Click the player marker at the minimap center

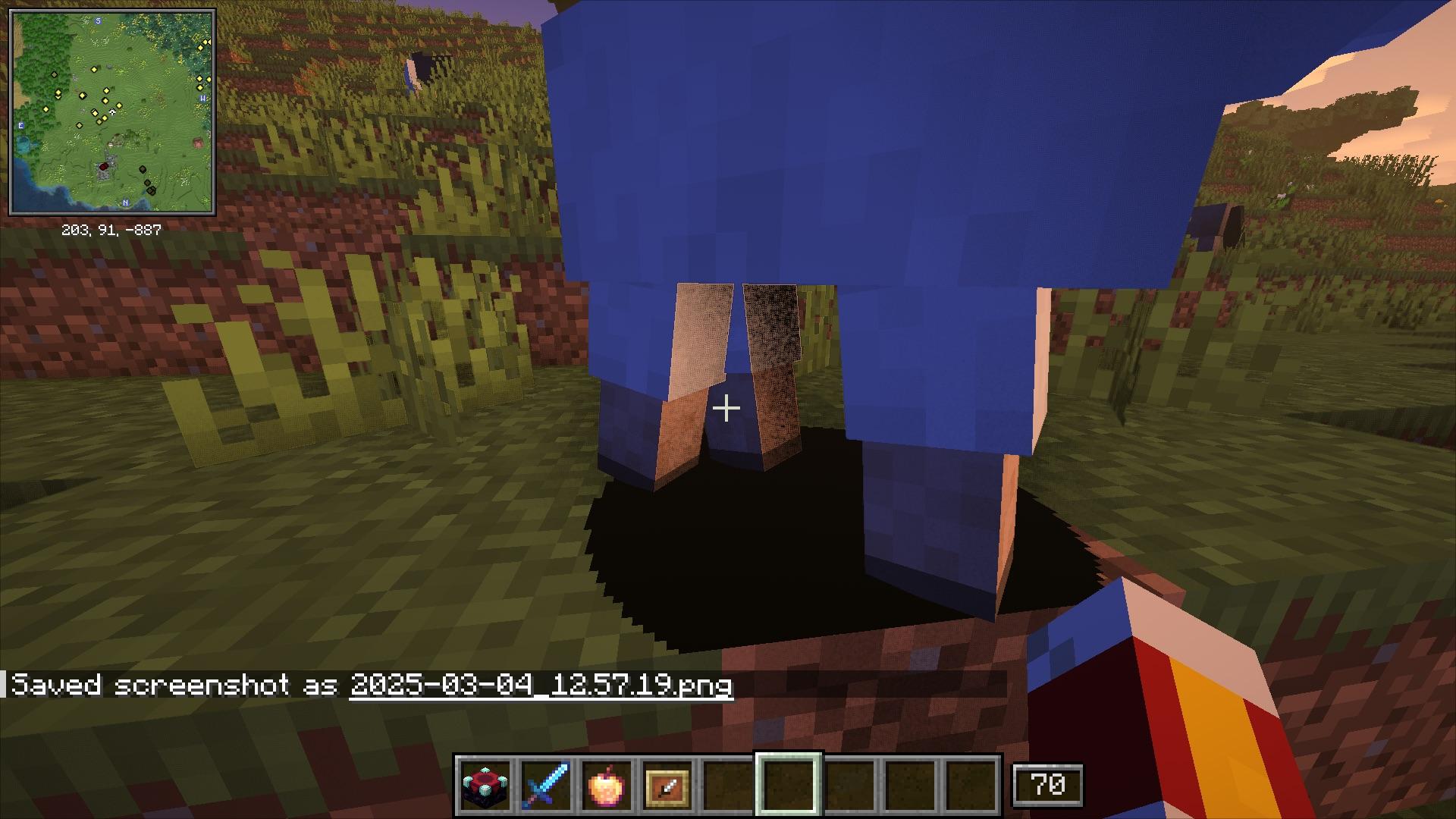pos(113,112)
